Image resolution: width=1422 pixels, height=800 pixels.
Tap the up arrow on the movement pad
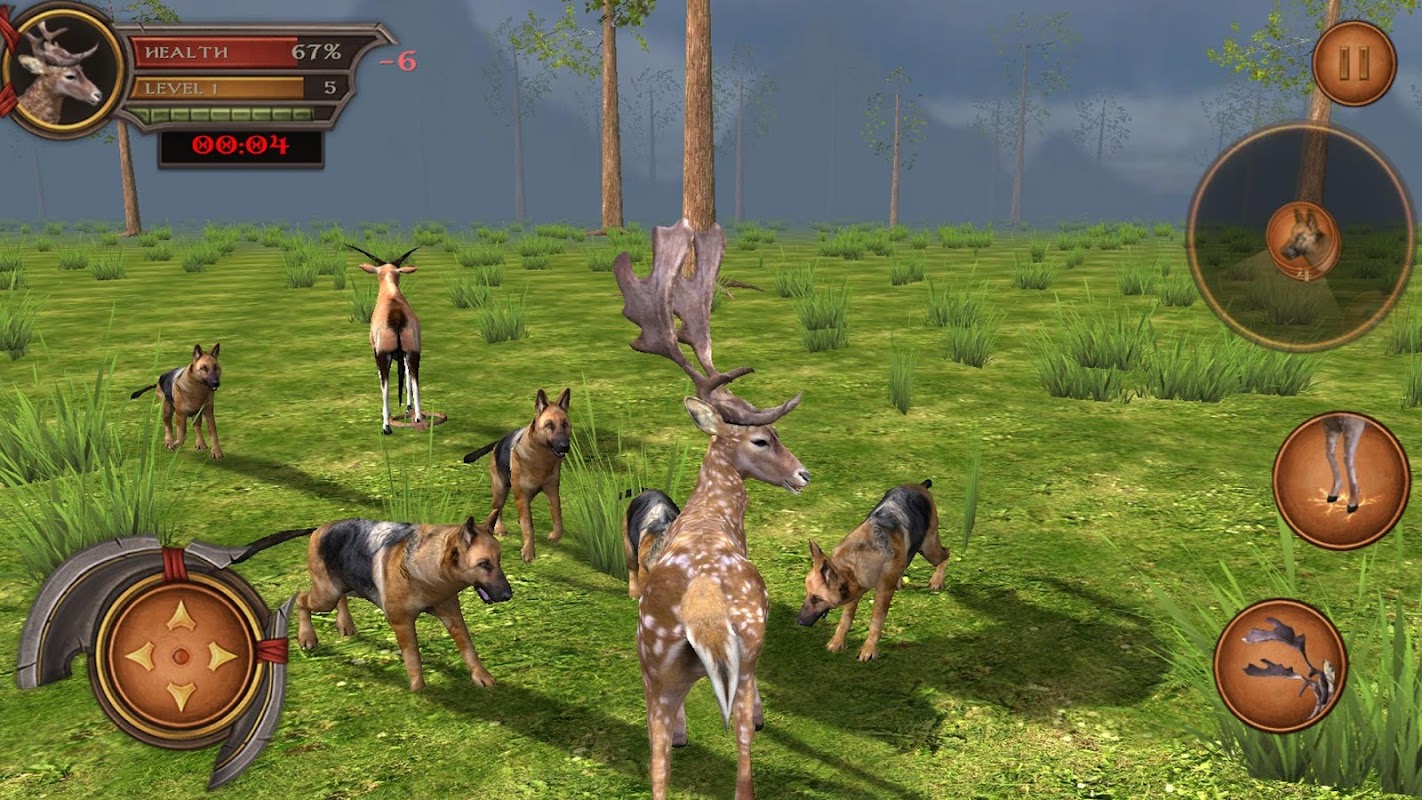tap(181, 616)
